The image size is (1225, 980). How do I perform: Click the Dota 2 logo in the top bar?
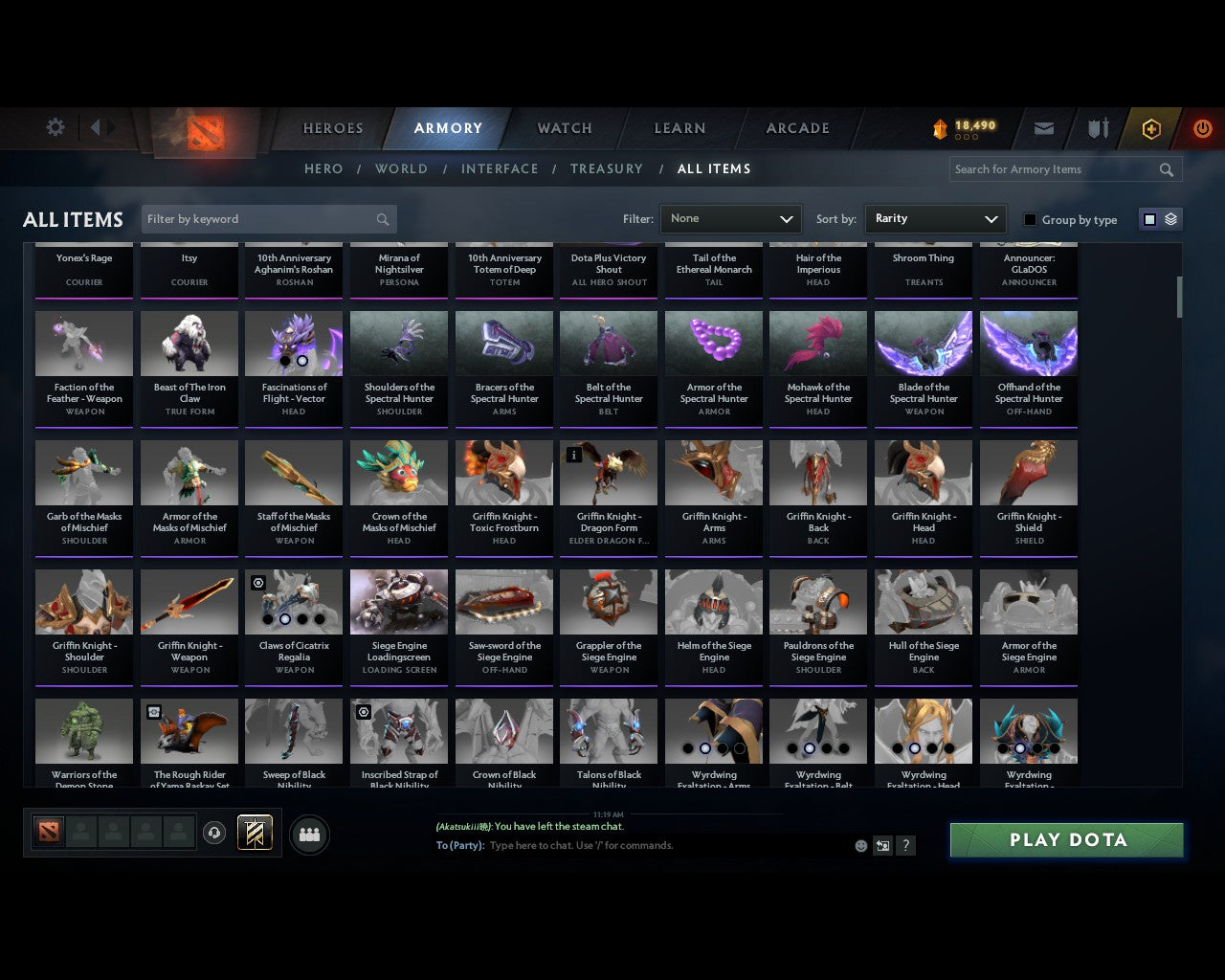point(203,134)
